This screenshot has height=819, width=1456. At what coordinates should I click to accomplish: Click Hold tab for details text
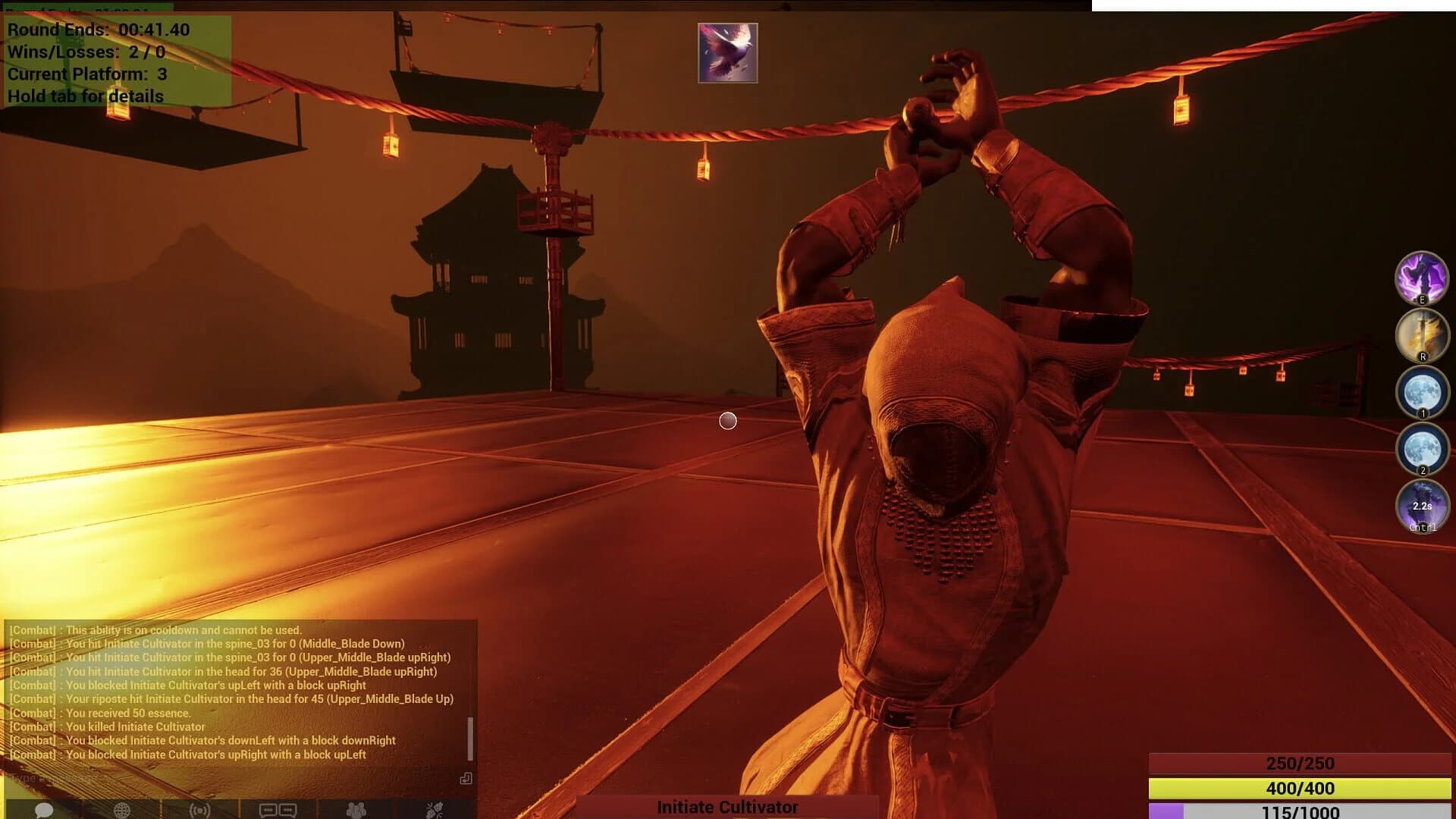click(x=85, y=97)
